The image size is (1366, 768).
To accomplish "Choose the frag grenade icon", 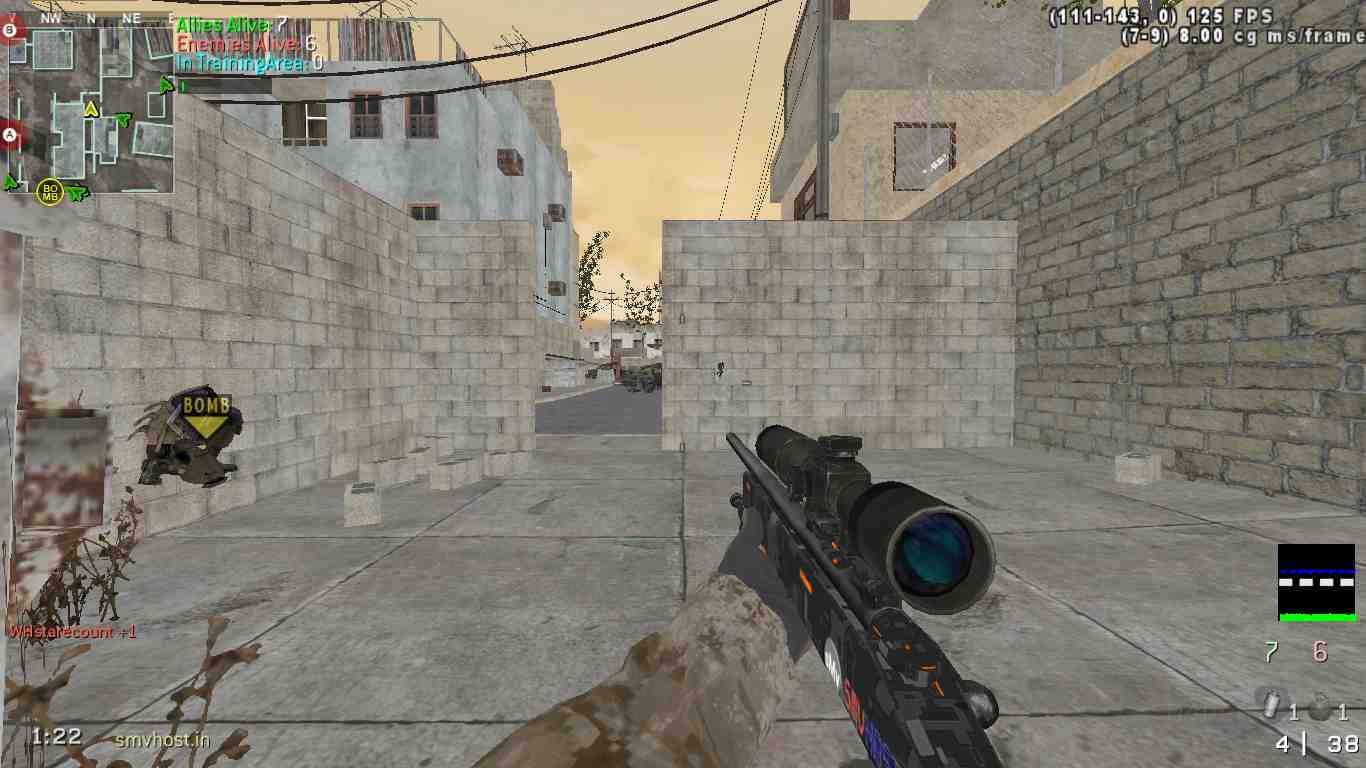I will coord(1322,707).
